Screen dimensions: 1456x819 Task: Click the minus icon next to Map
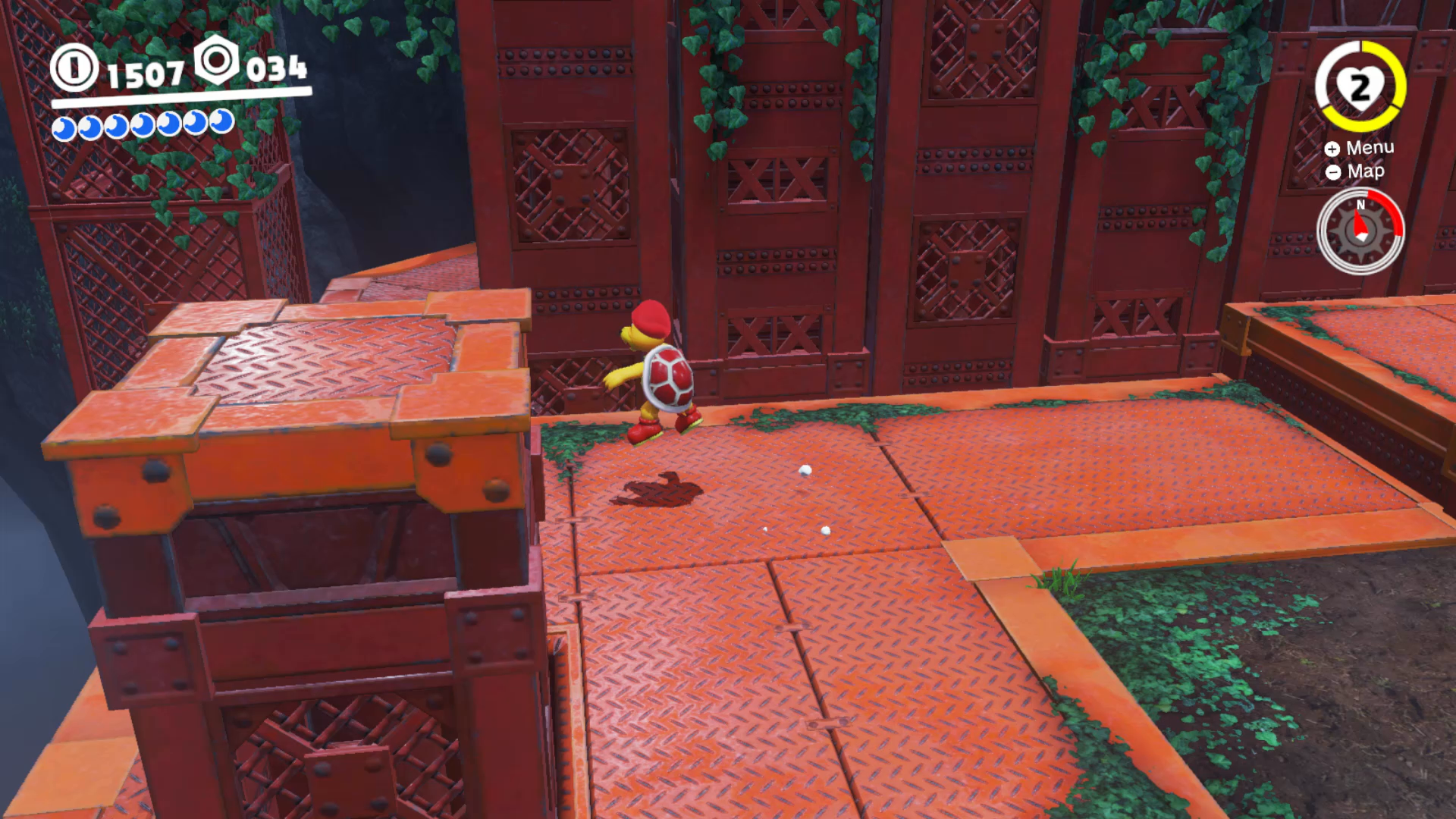[1332, 173]
